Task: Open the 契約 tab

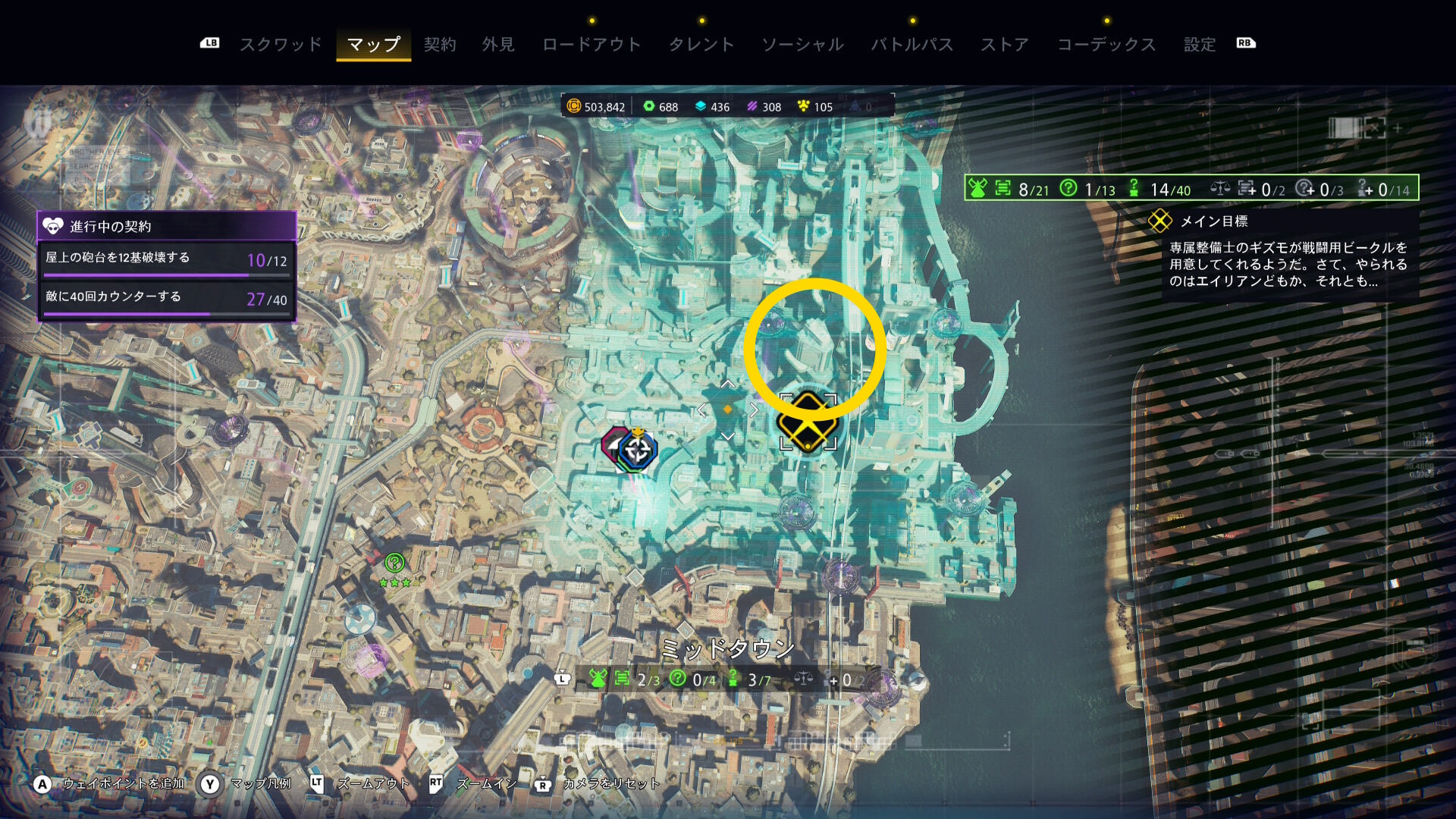Action: point(440,45)
